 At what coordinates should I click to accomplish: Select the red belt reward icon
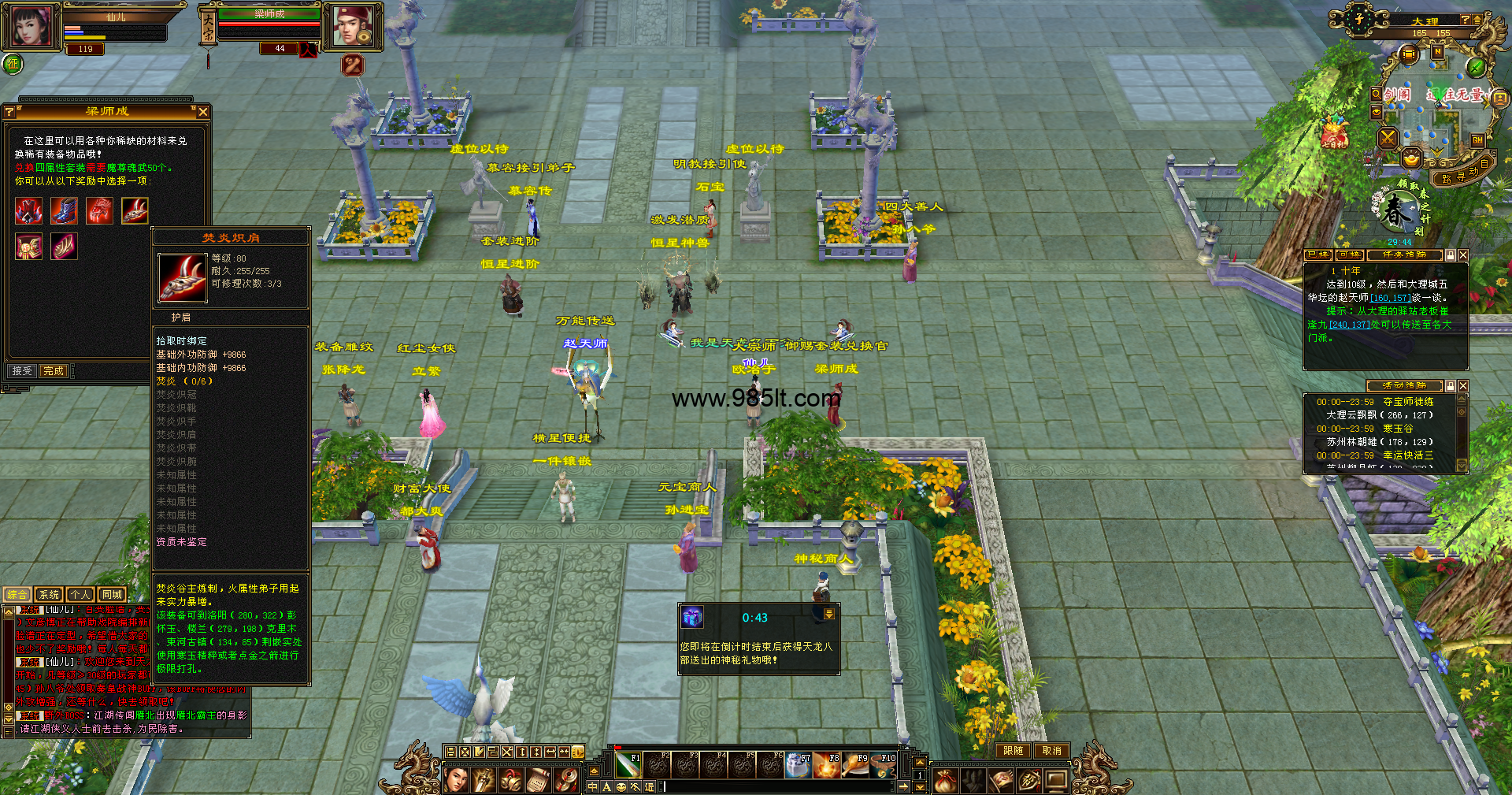tap(29, 247)
